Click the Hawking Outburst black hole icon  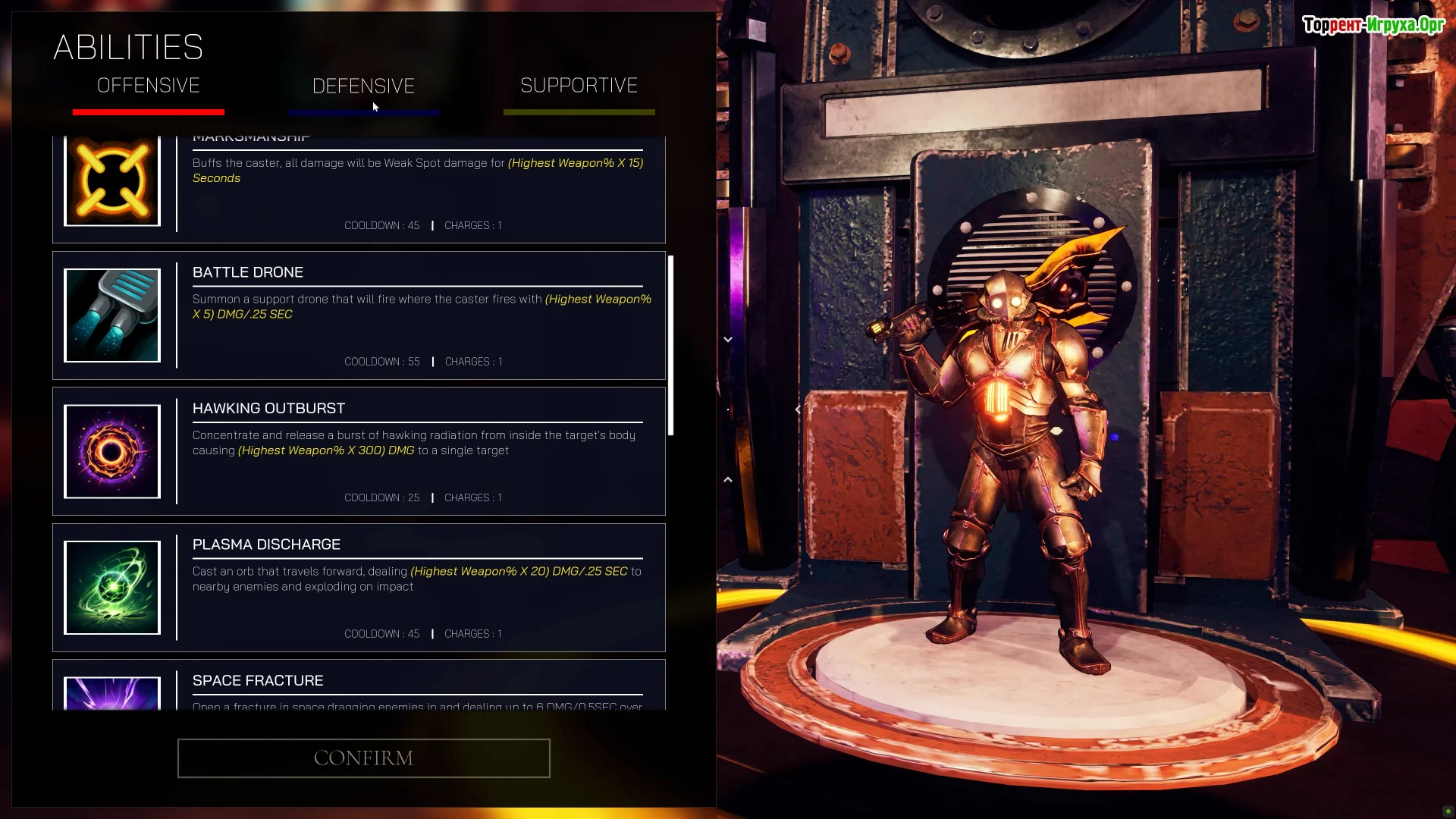(x=112, y=452)
